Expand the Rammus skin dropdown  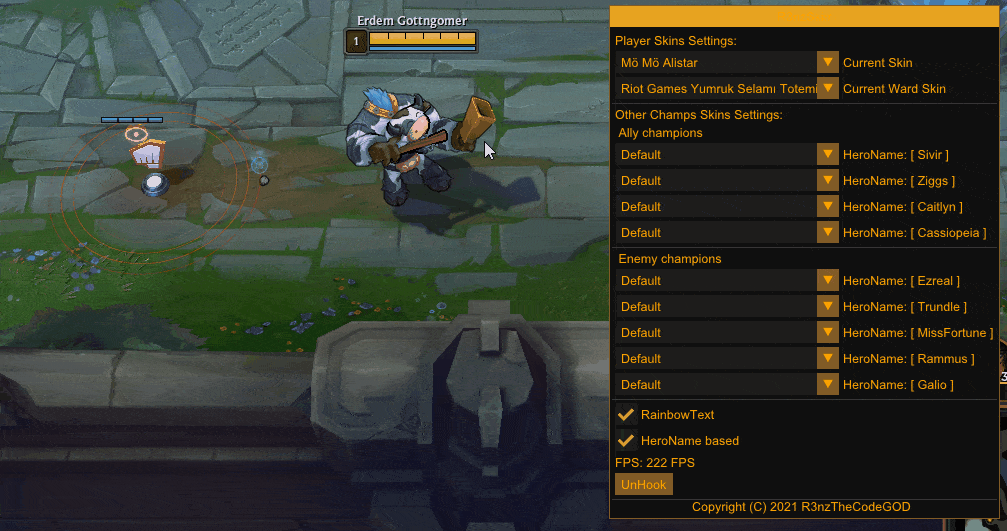pos(827,359)
